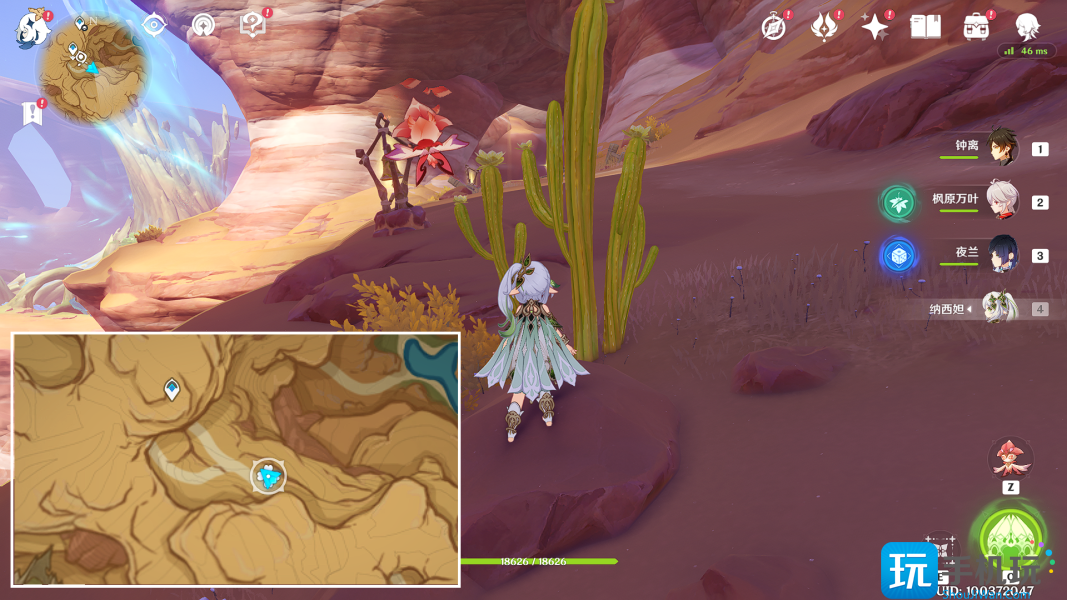
Task: Open the character head silhouette icon
Action: click(1027, 27)
